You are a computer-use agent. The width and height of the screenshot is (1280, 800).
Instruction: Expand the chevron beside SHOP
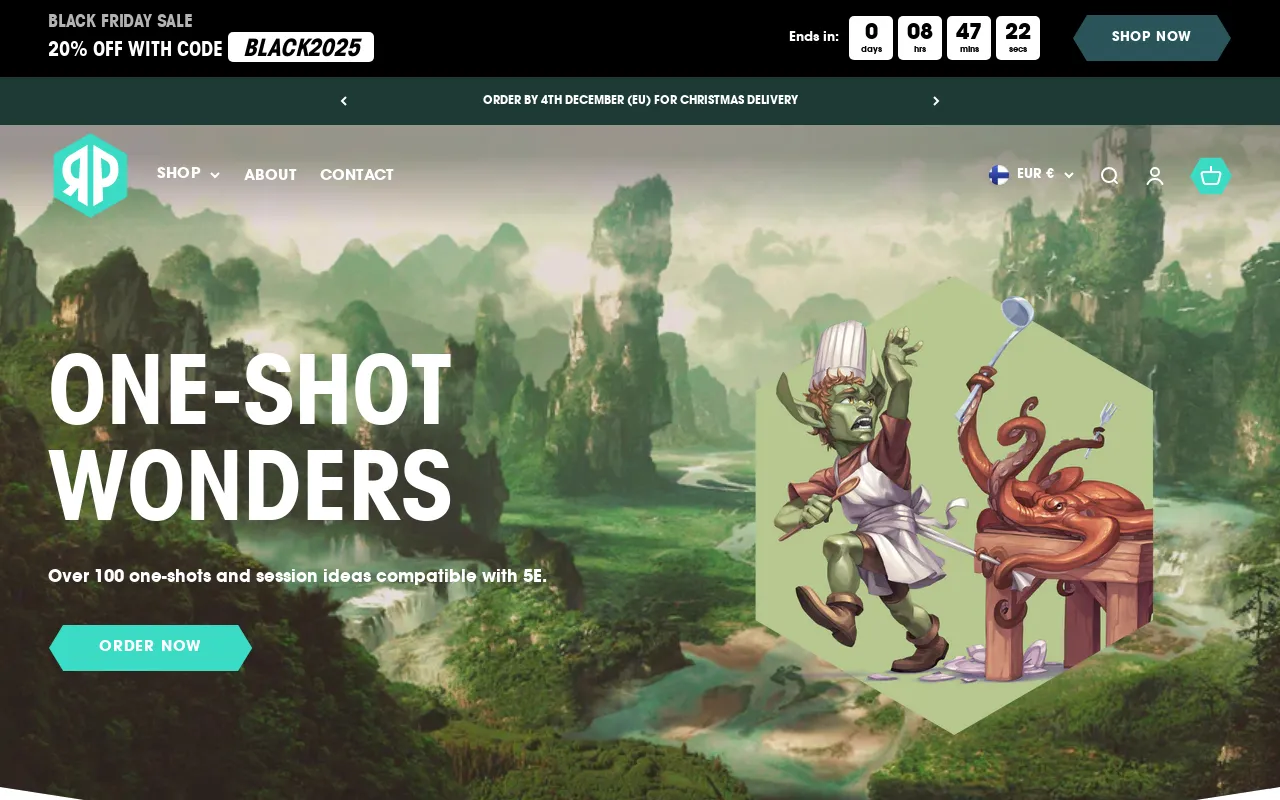tap(215, 176)
